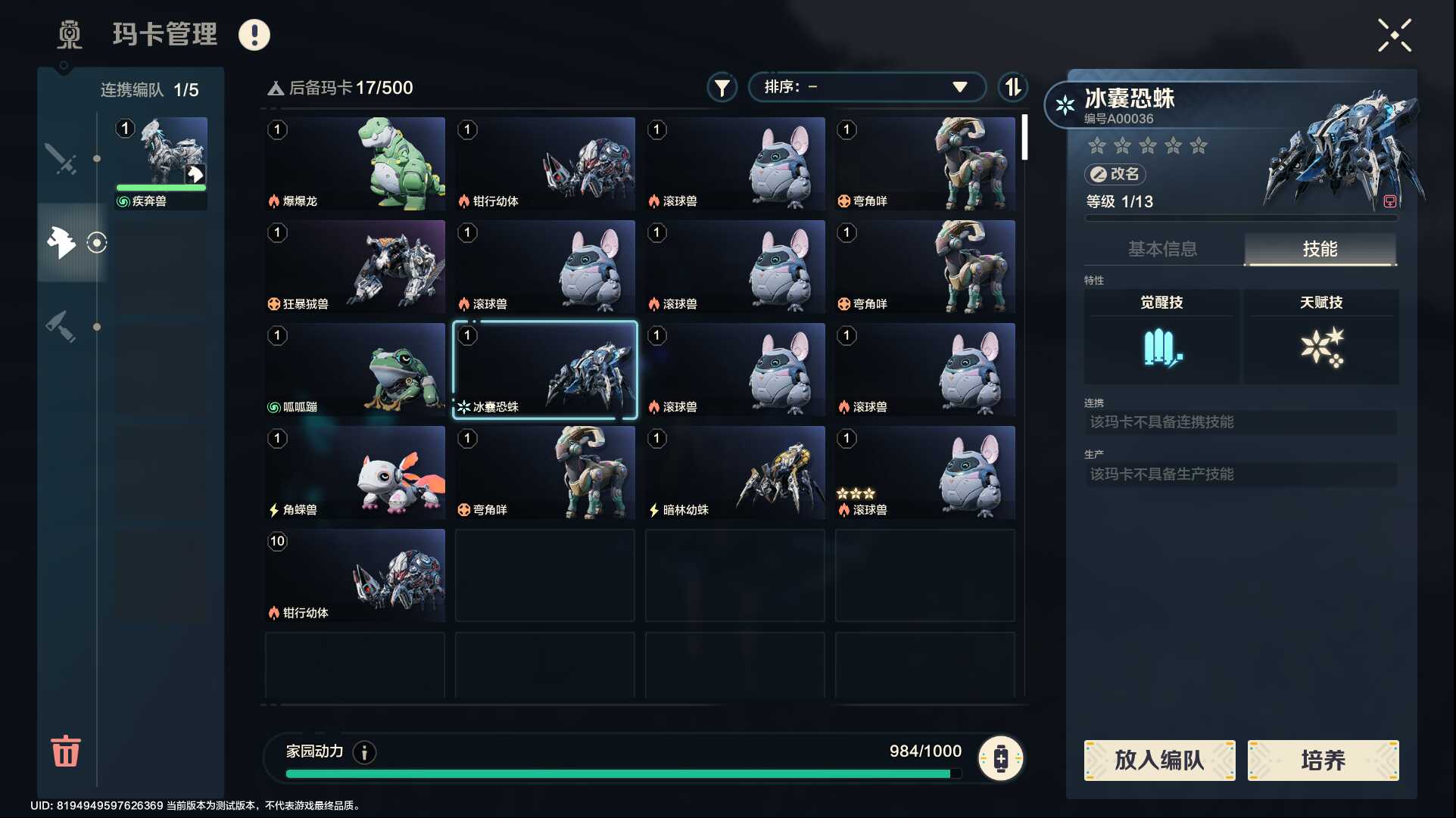View the 觉醒技 skill icon
The image size is (1456, 818).
click(1161, 348)
